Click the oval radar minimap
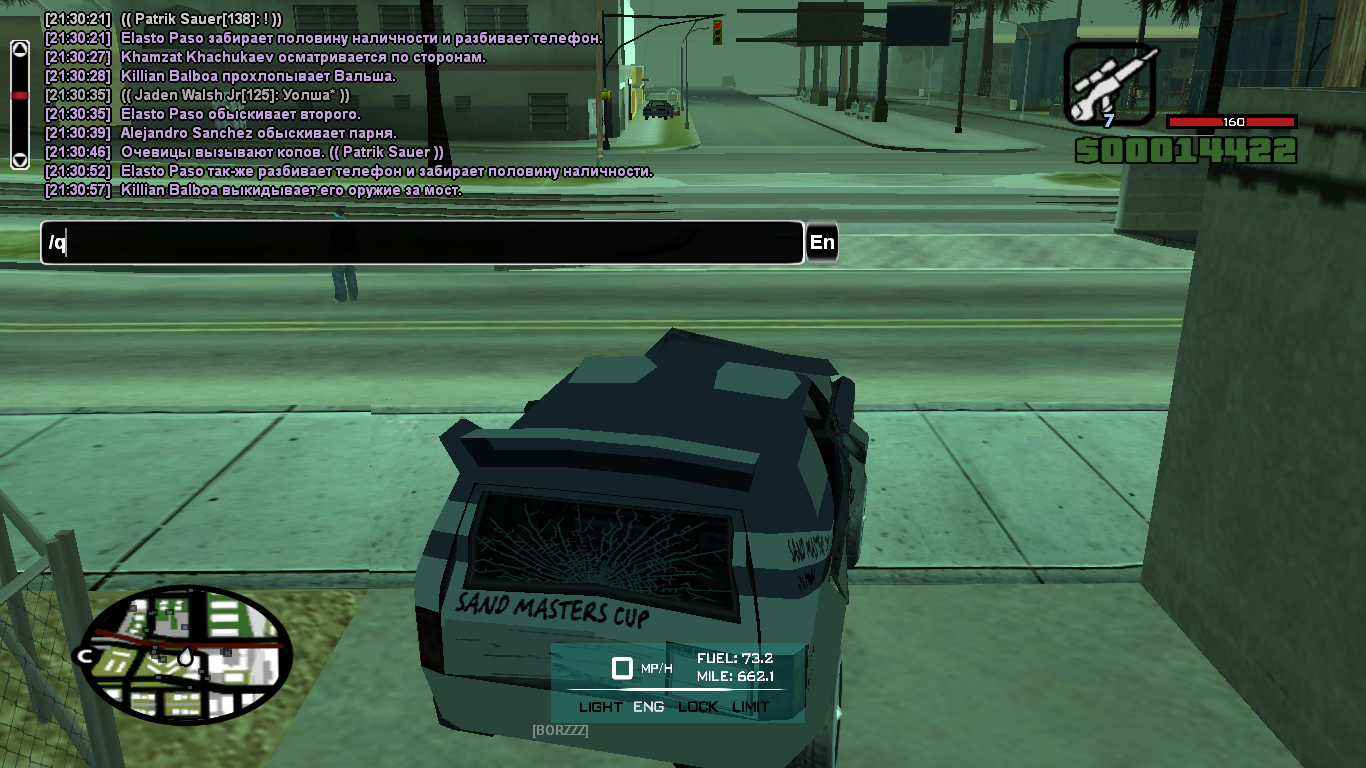Image resolution: width=1366 pixels, height=768 pixels. tap(185, 654)
